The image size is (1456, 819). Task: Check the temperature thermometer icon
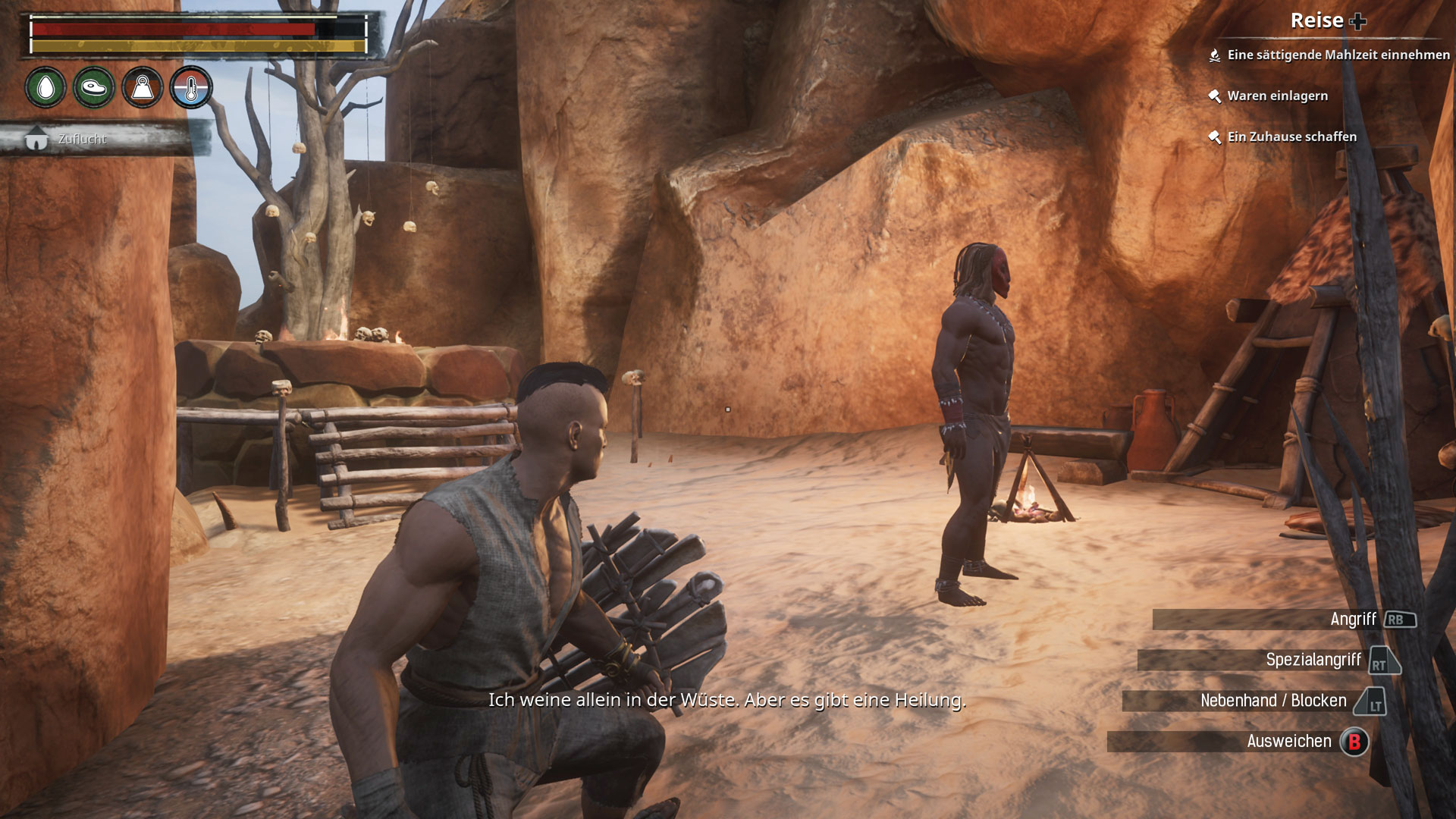191,88
